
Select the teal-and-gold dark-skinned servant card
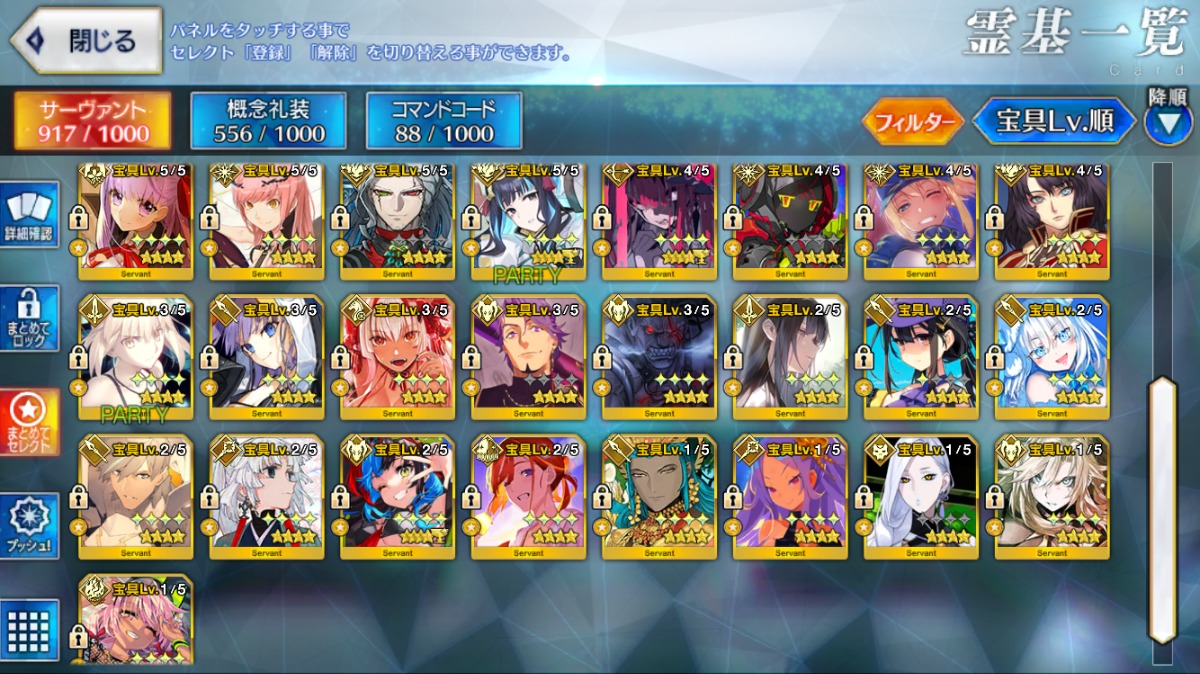click(659, 495)
